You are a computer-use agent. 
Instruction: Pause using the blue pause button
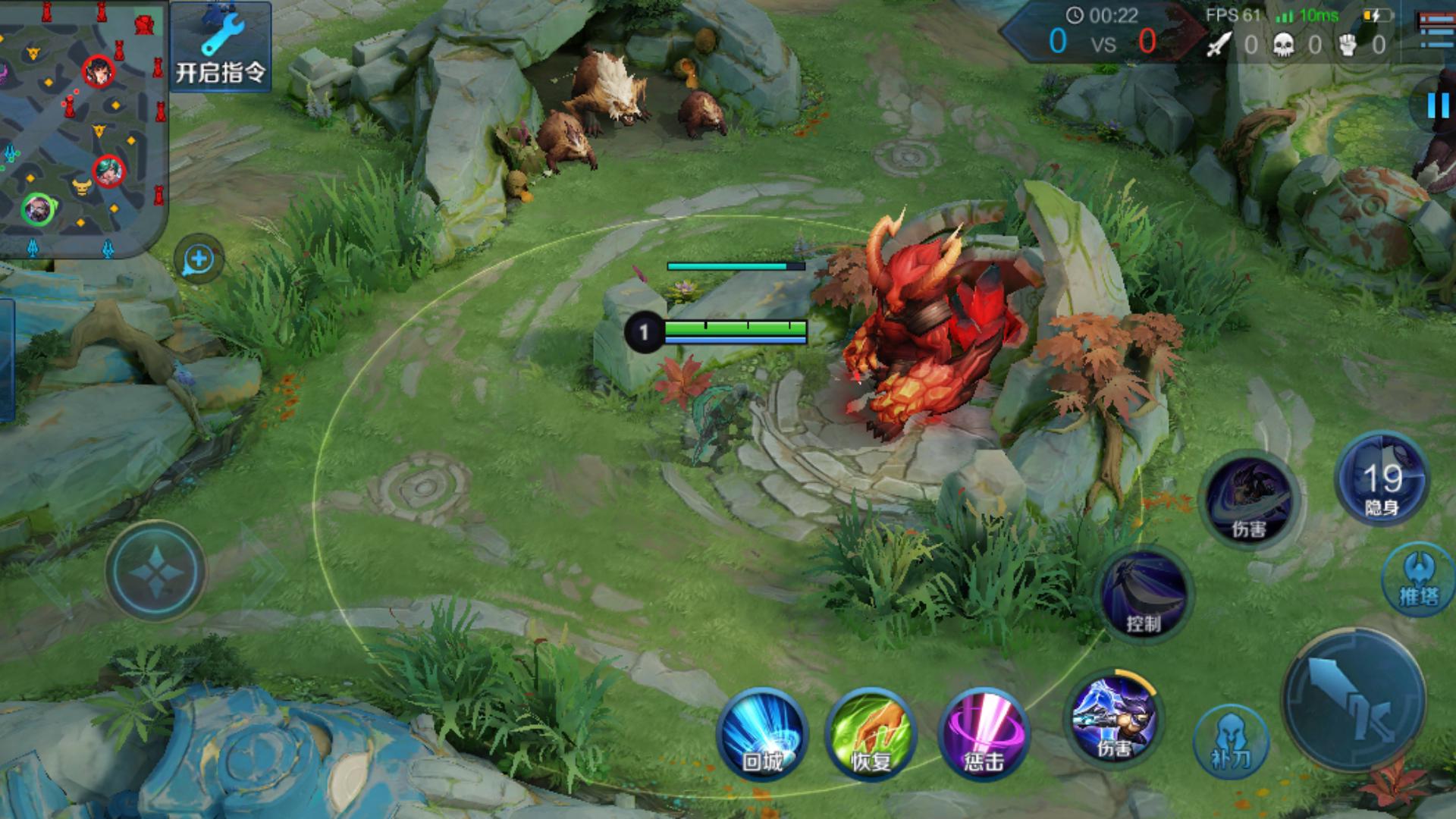pyautogui.click(x=1437, y=105)
